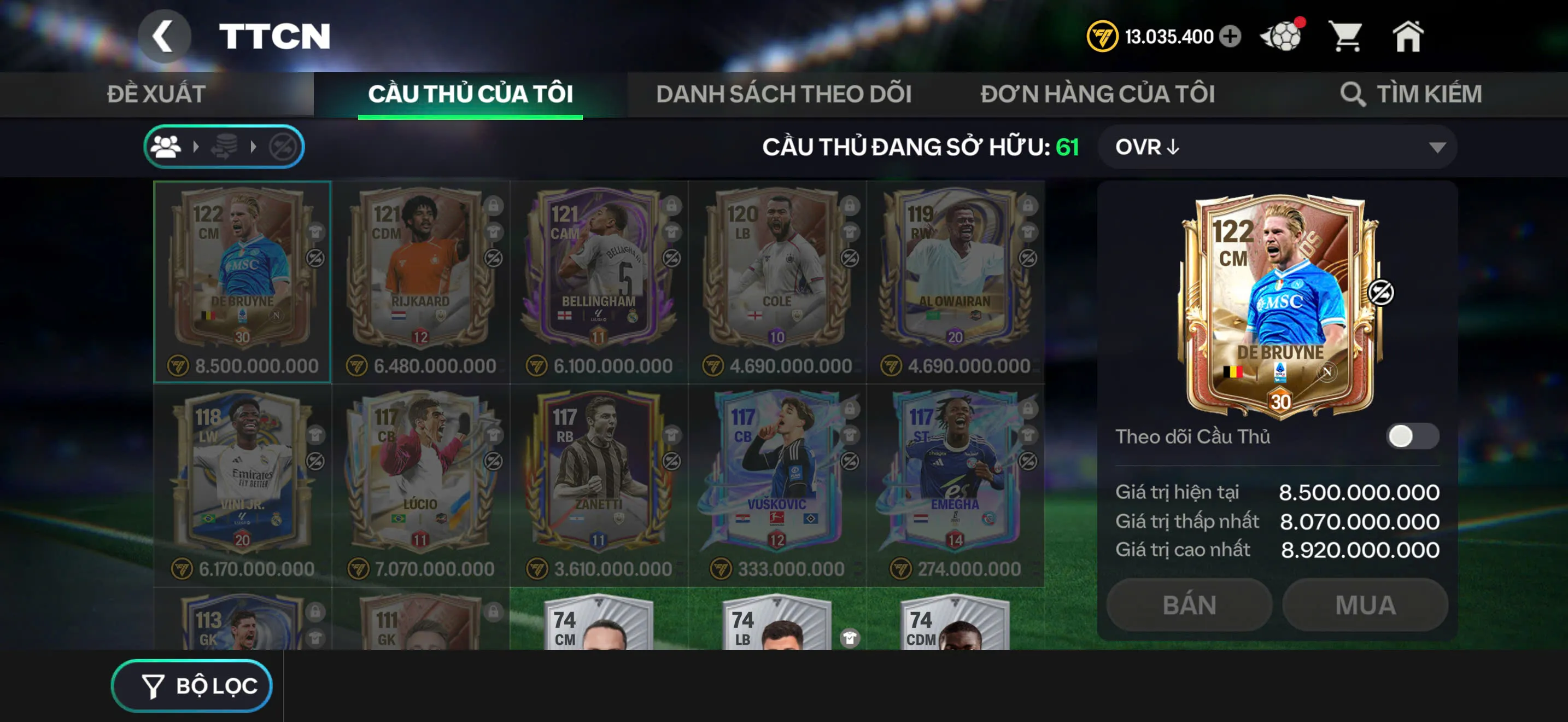Expand the arrow between players and currency filters
The image size is (1568, 722).
196,146
